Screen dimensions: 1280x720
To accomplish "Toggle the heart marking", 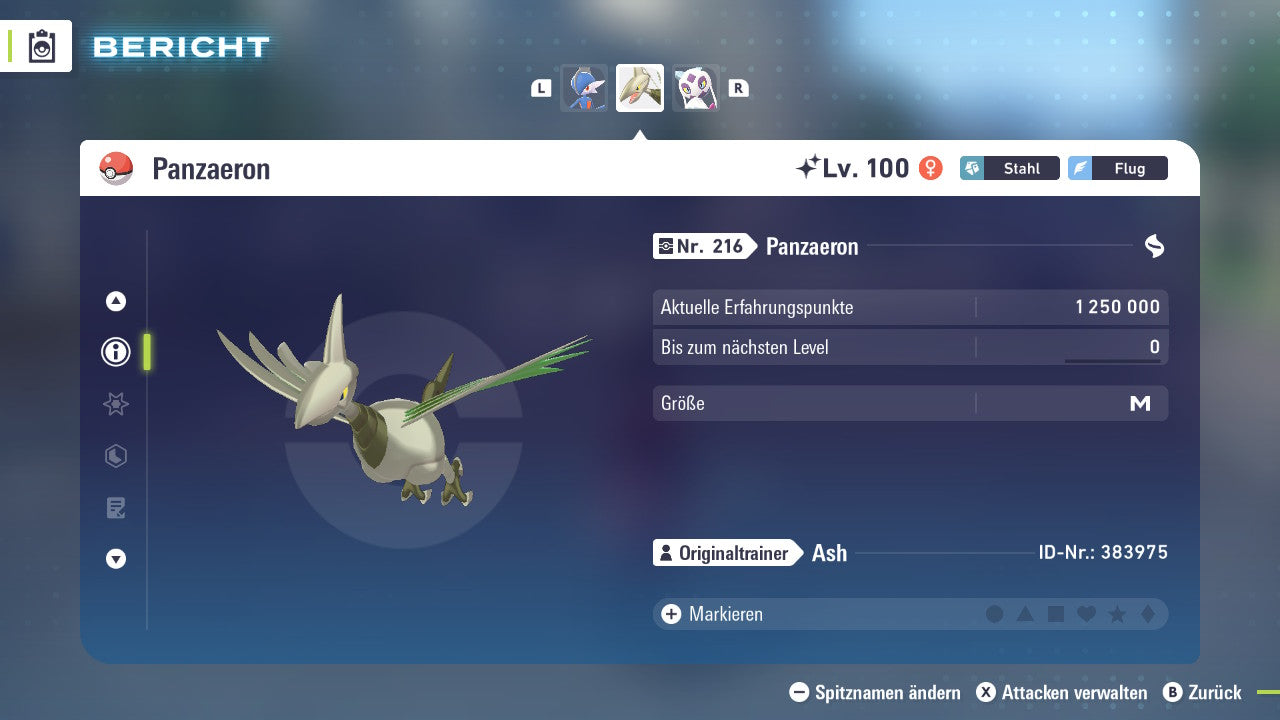I will [1085, 613].
